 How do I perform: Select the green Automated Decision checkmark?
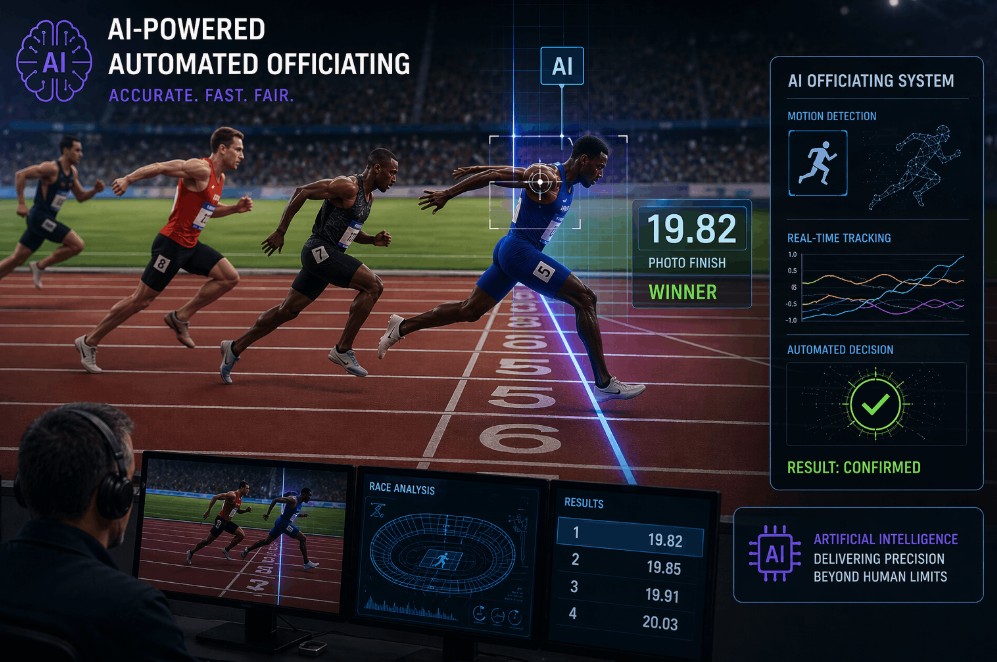[x=876, y=404]
